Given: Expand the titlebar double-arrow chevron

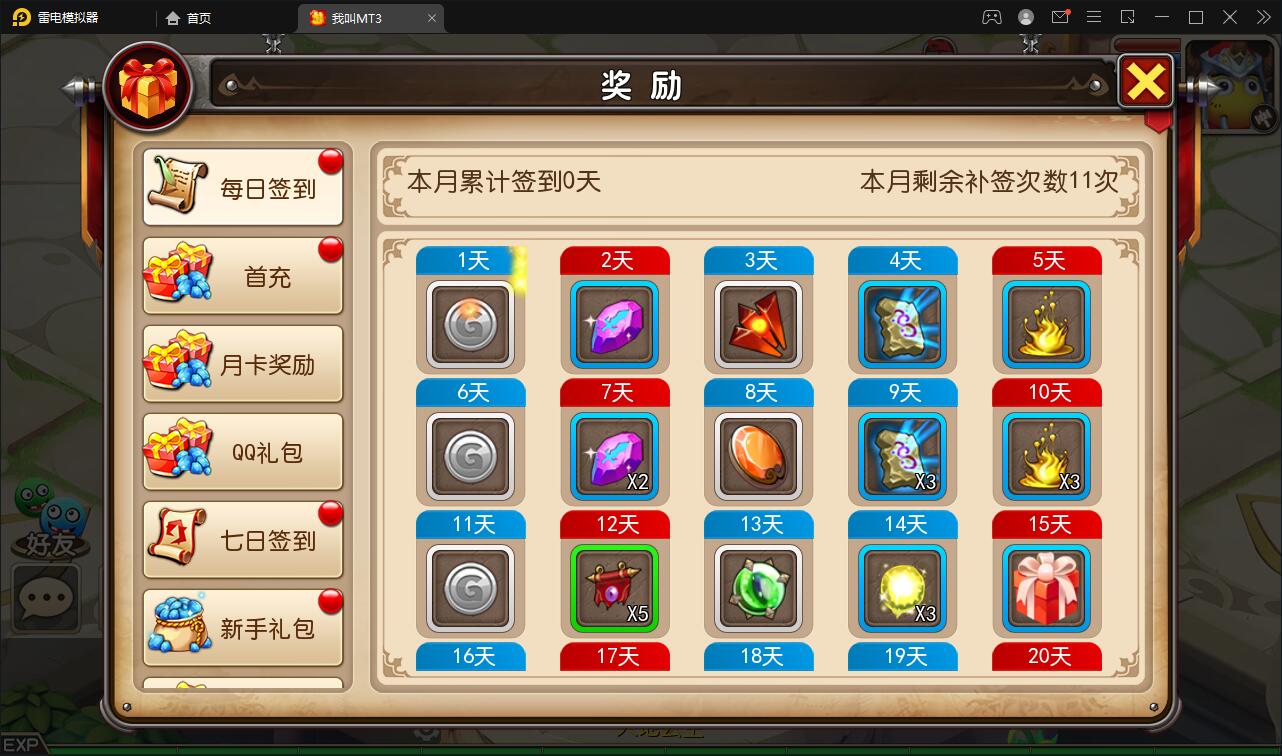Looking at the screenshot, I should click(1263, 17).
